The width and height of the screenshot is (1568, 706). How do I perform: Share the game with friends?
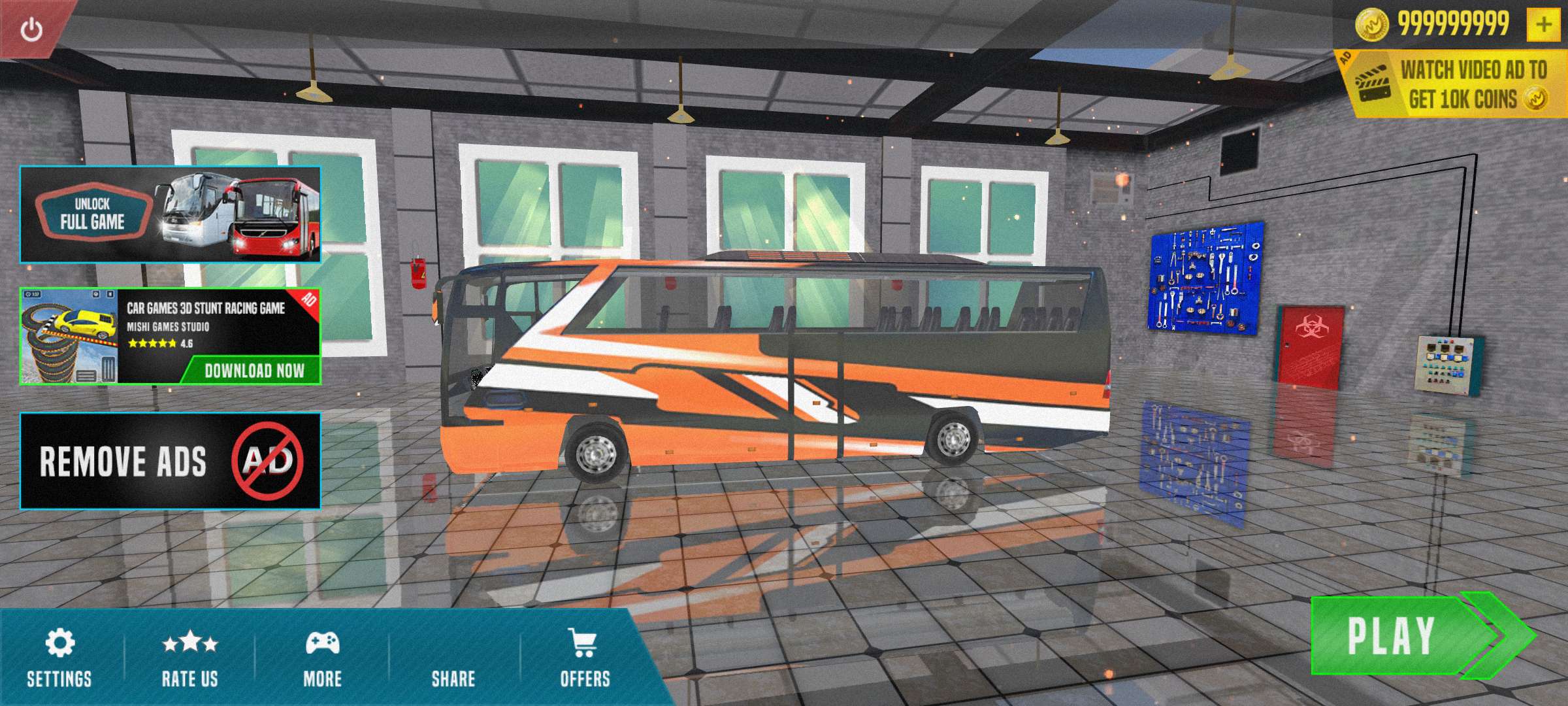tap(453, 658)
